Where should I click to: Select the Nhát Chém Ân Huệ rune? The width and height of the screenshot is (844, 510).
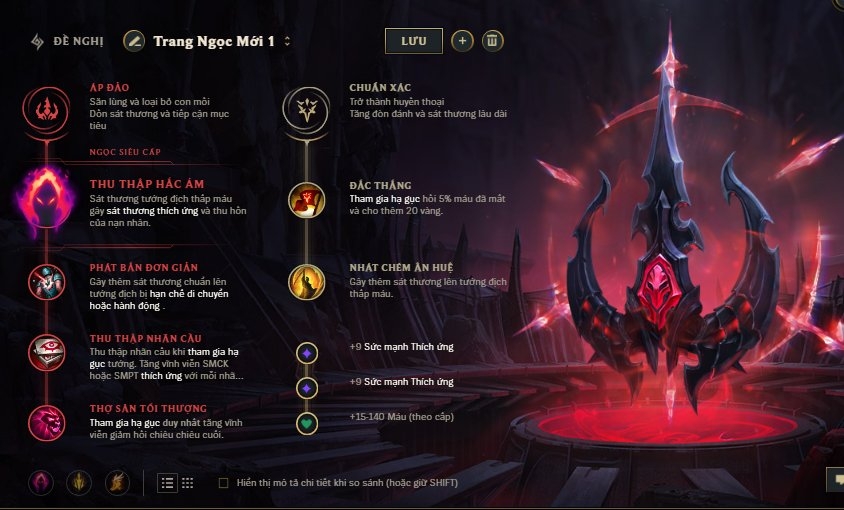[307, 282]
